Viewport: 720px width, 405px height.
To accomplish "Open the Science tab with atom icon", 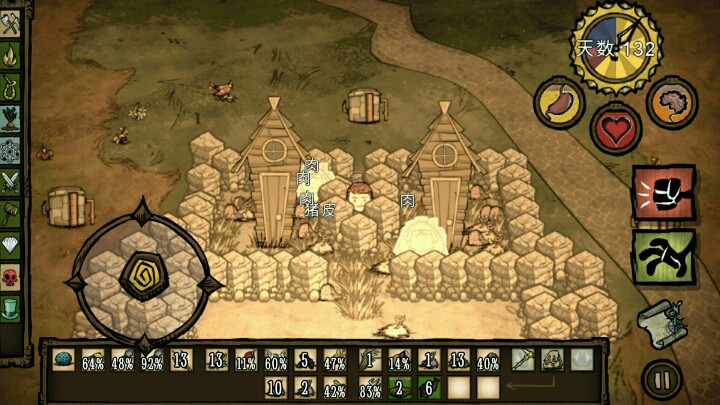I will (12, 151).
